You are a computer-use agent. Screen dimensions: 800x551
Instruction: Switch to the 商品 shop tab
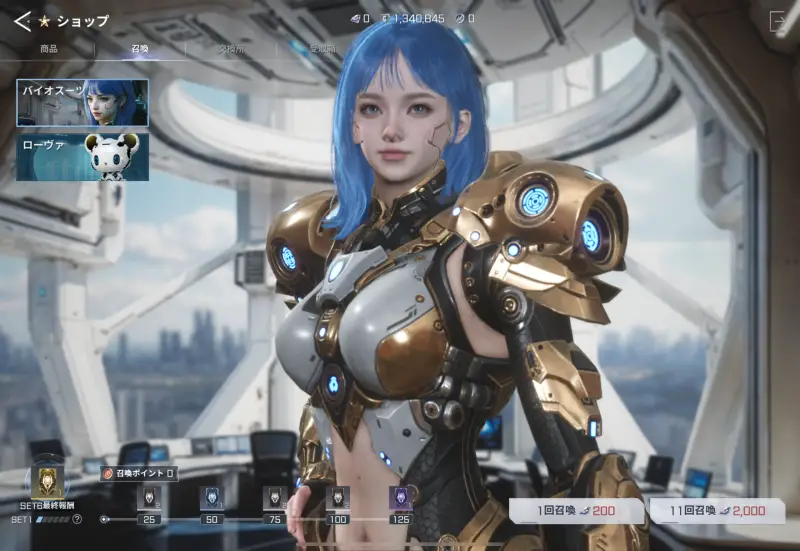(x=48, y=48)
